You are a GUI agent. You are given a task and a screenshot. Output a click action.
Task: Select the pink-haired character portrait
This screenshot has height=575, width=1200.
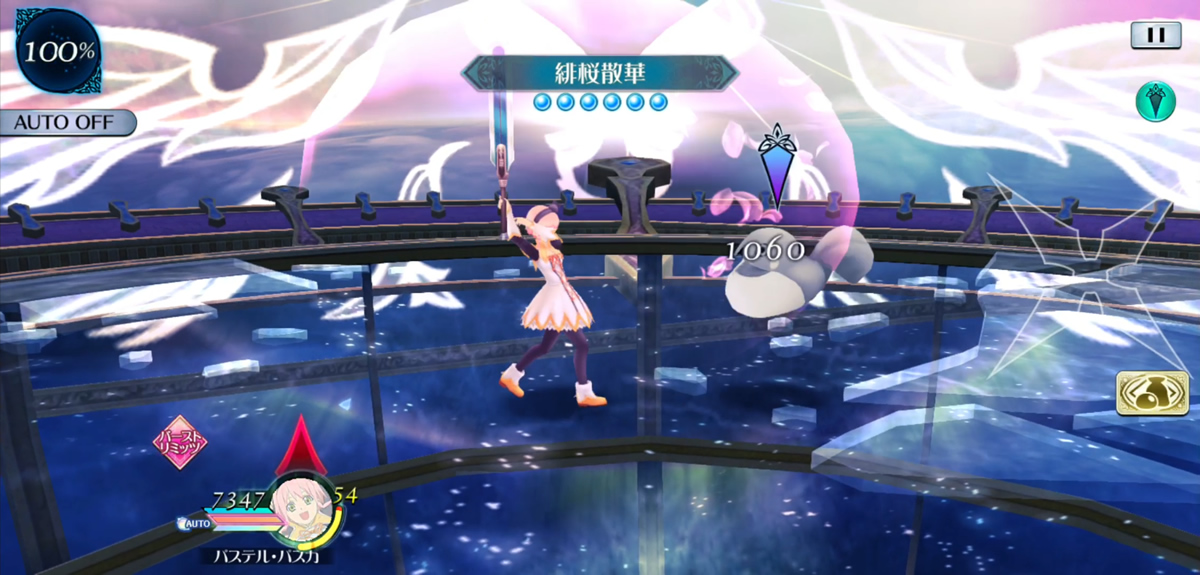[x=303, y=510]
